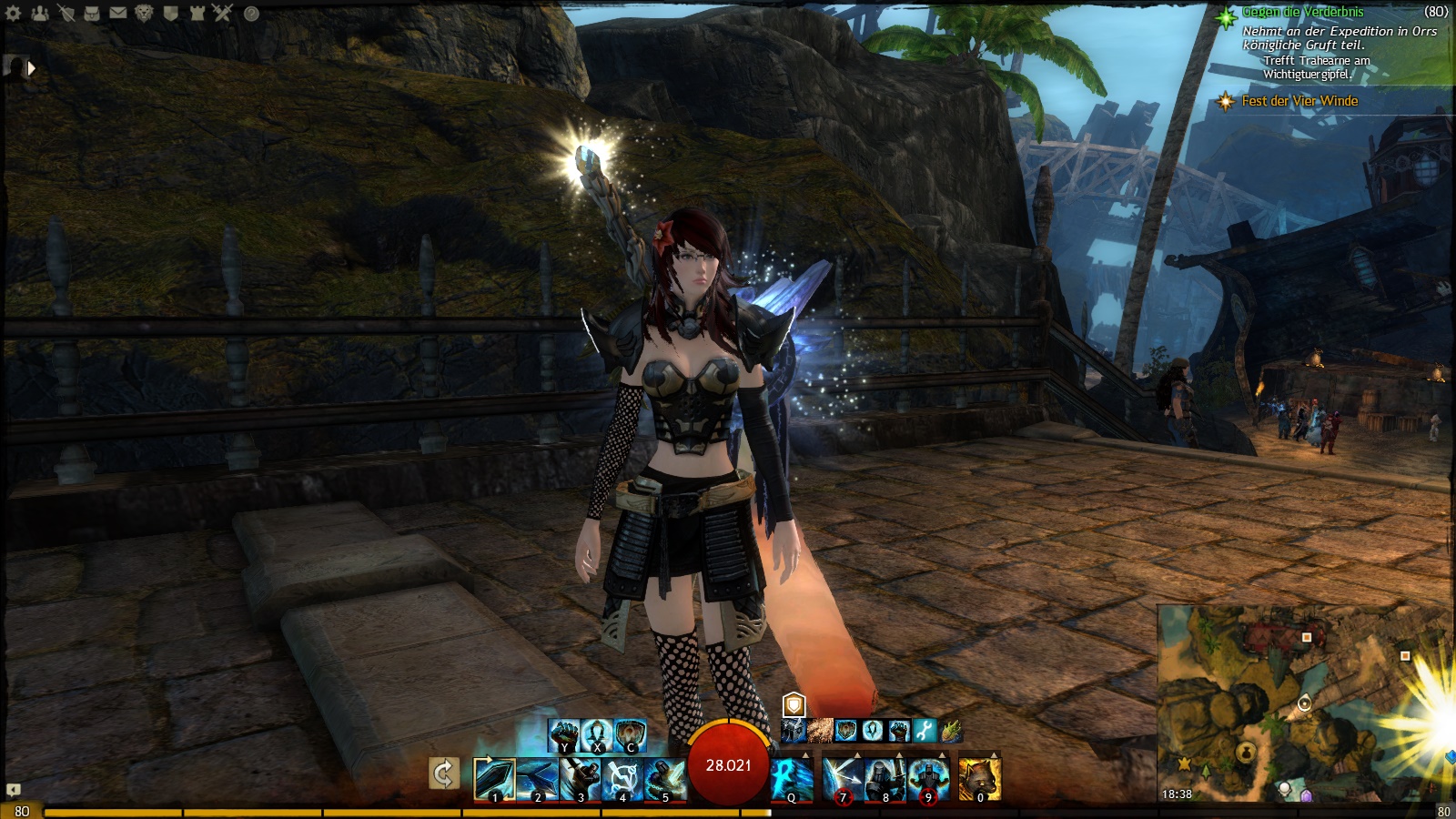The height and width of the screenshot is (819, 1456).
Task: Open the help question mark icon
Action: [251, 14]
